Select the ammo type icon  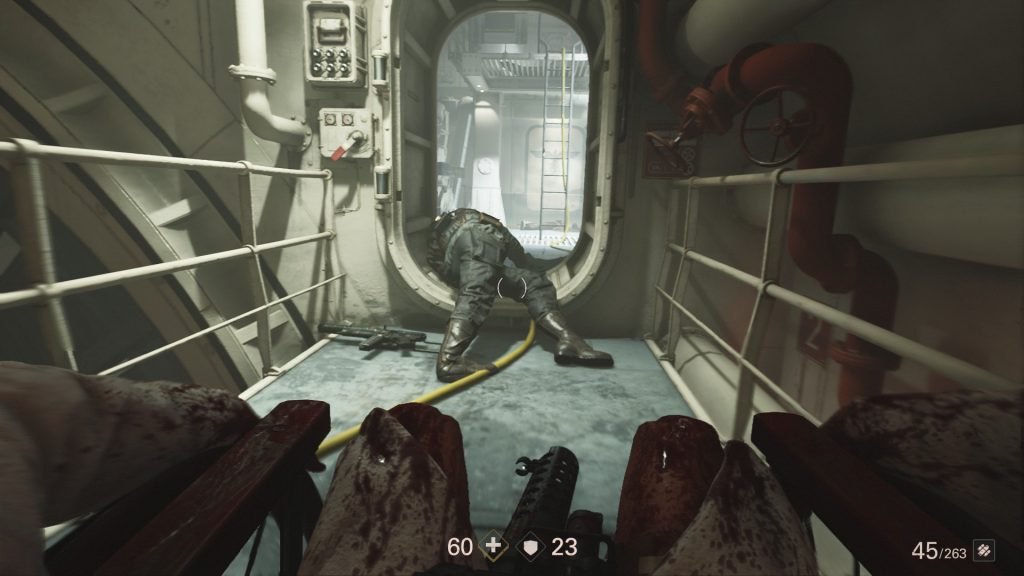(987, 550)
